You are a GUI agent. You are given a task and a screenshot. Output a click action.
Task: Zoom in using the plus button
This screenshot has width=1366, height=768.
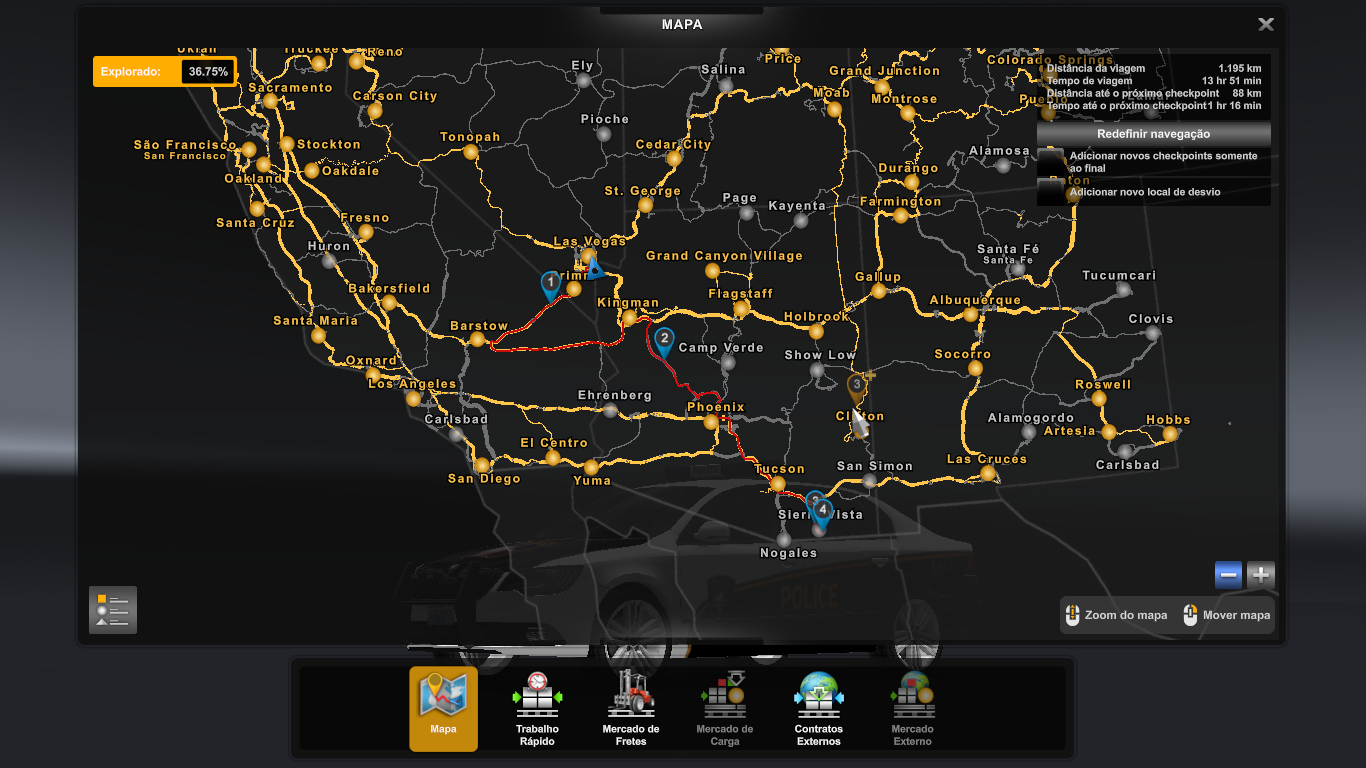click(1260, 575)
